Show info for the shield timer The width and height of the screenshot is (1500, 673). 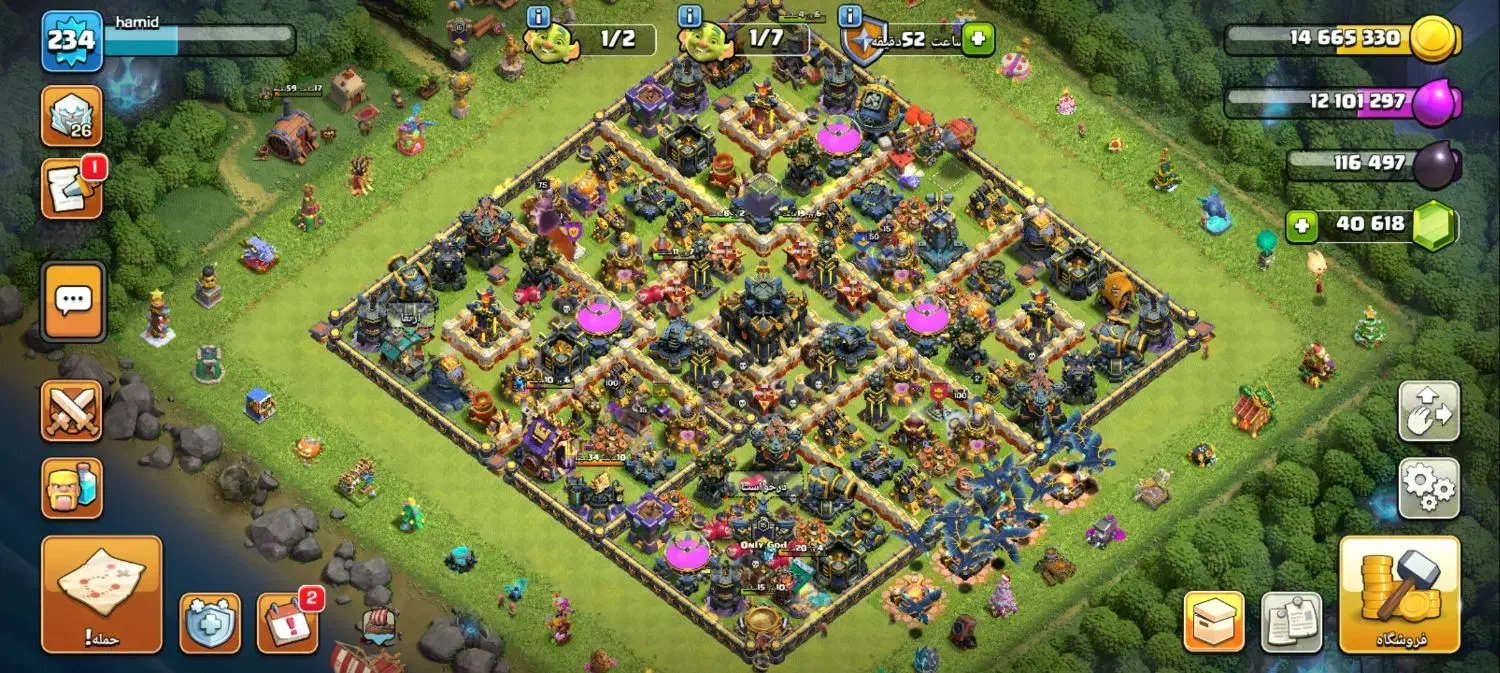pyautogui.click(x=850, y=16)
